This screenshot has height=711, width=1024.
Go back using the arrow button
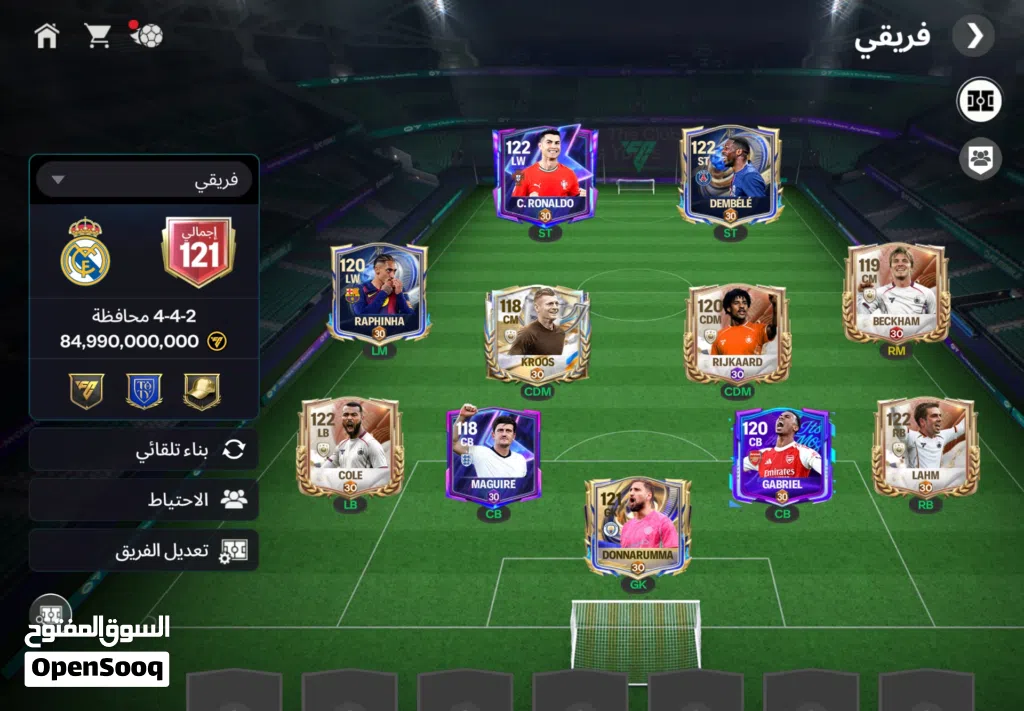click(973, 36)
